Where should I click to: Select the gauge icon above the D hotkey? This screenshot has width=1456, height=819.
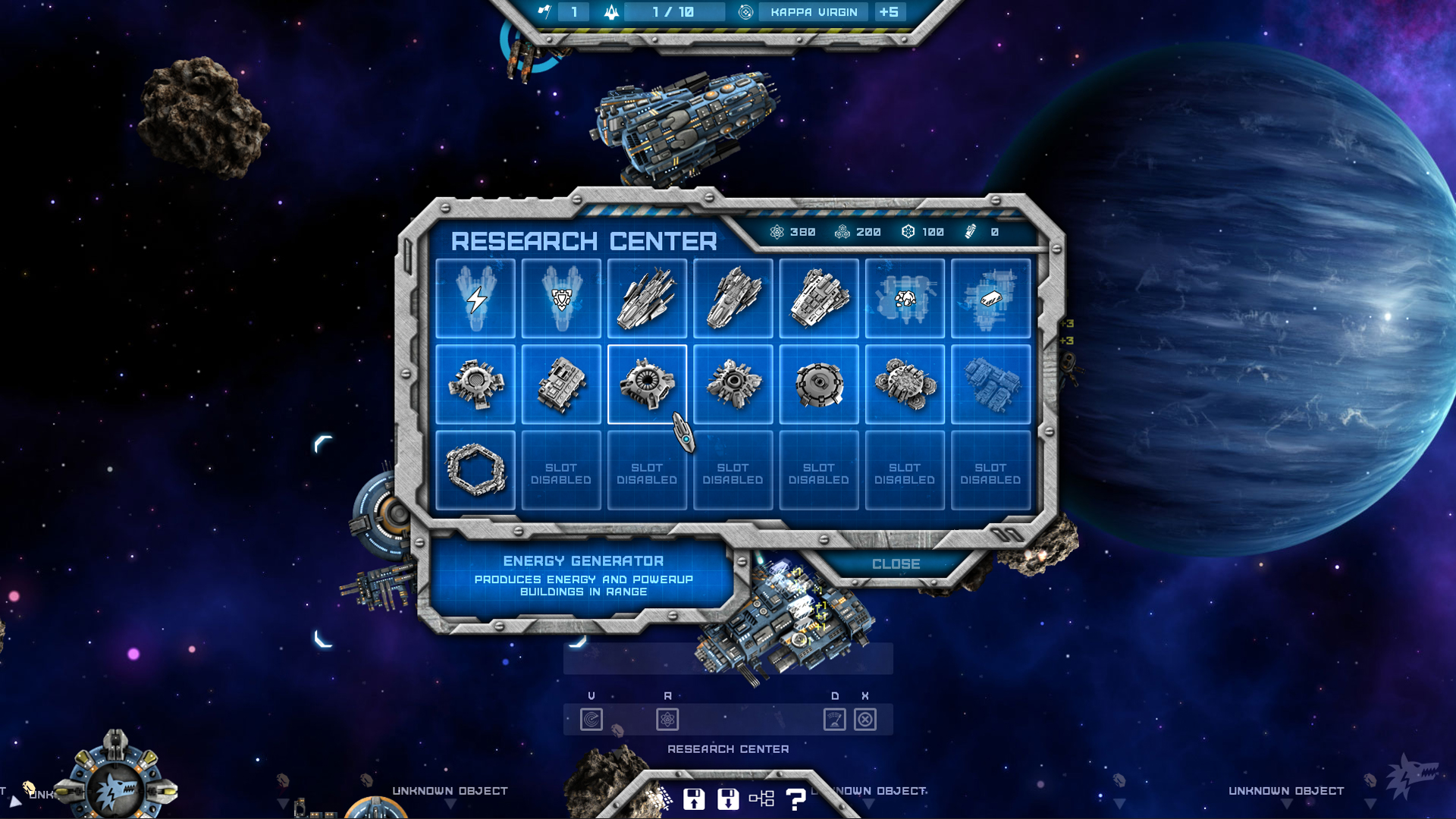835,720
